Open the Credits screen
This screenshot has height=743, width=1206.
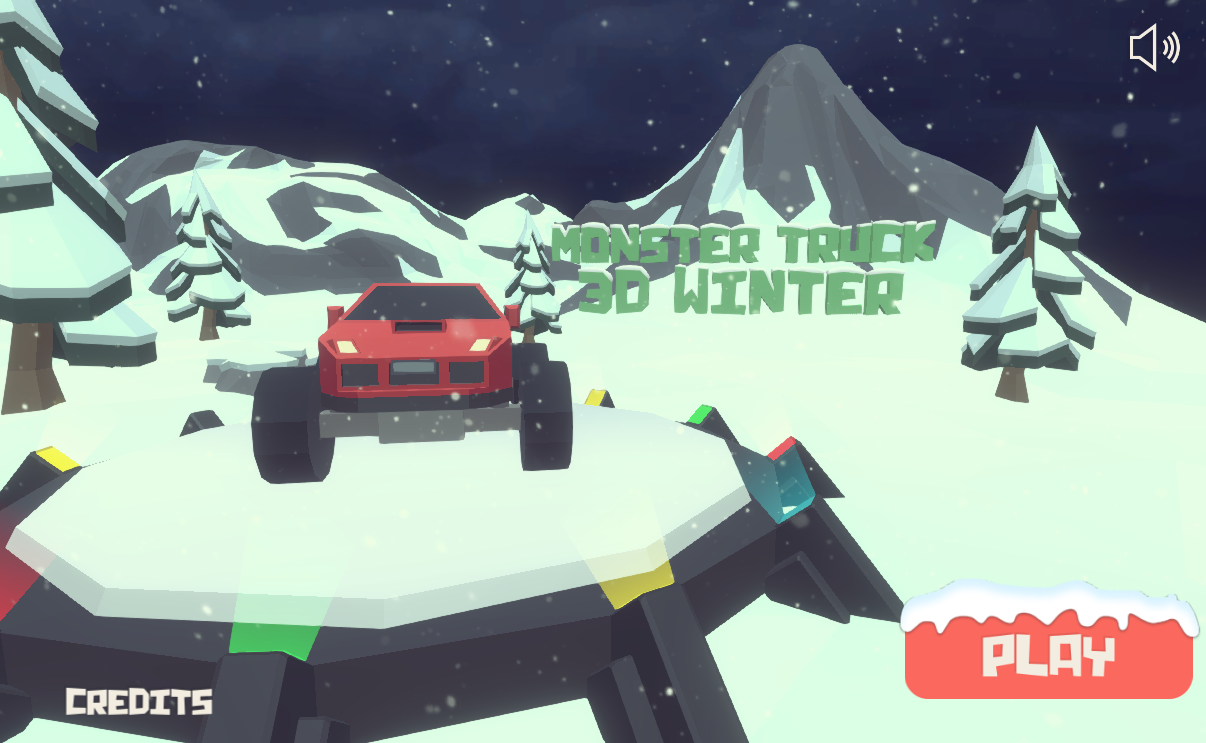[139, 701]
